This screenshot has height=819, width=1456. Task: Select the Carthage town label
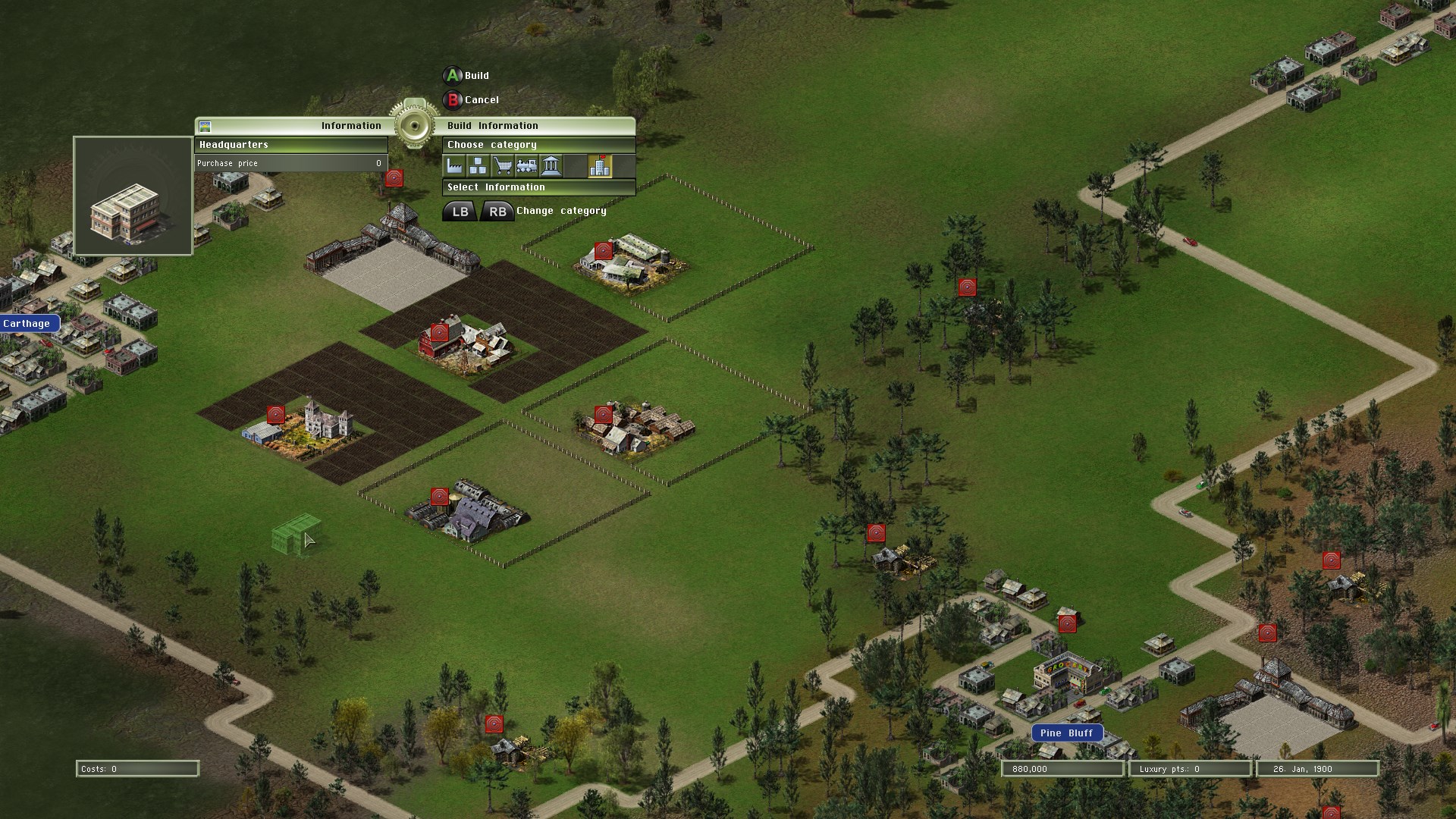point(28,324)
